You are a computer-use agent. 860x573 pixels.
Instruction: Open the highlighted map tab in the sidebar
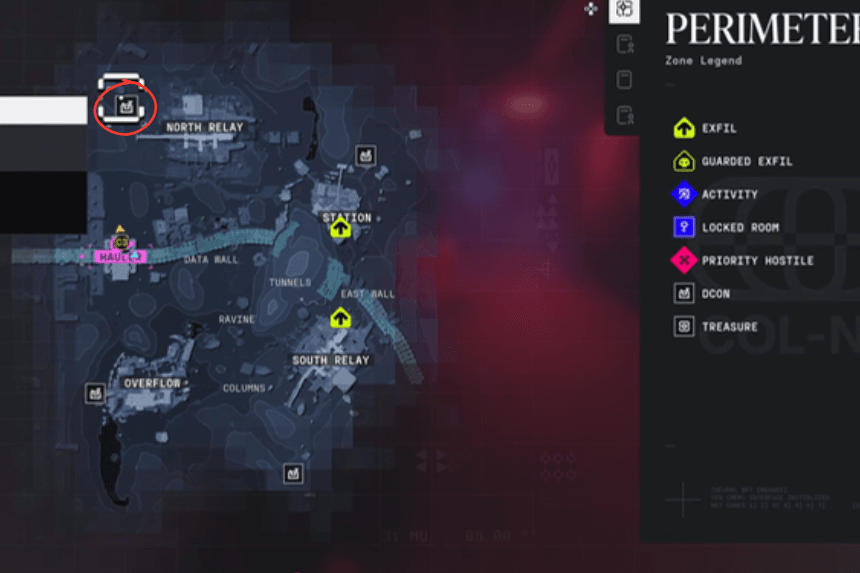pos(624,10)
